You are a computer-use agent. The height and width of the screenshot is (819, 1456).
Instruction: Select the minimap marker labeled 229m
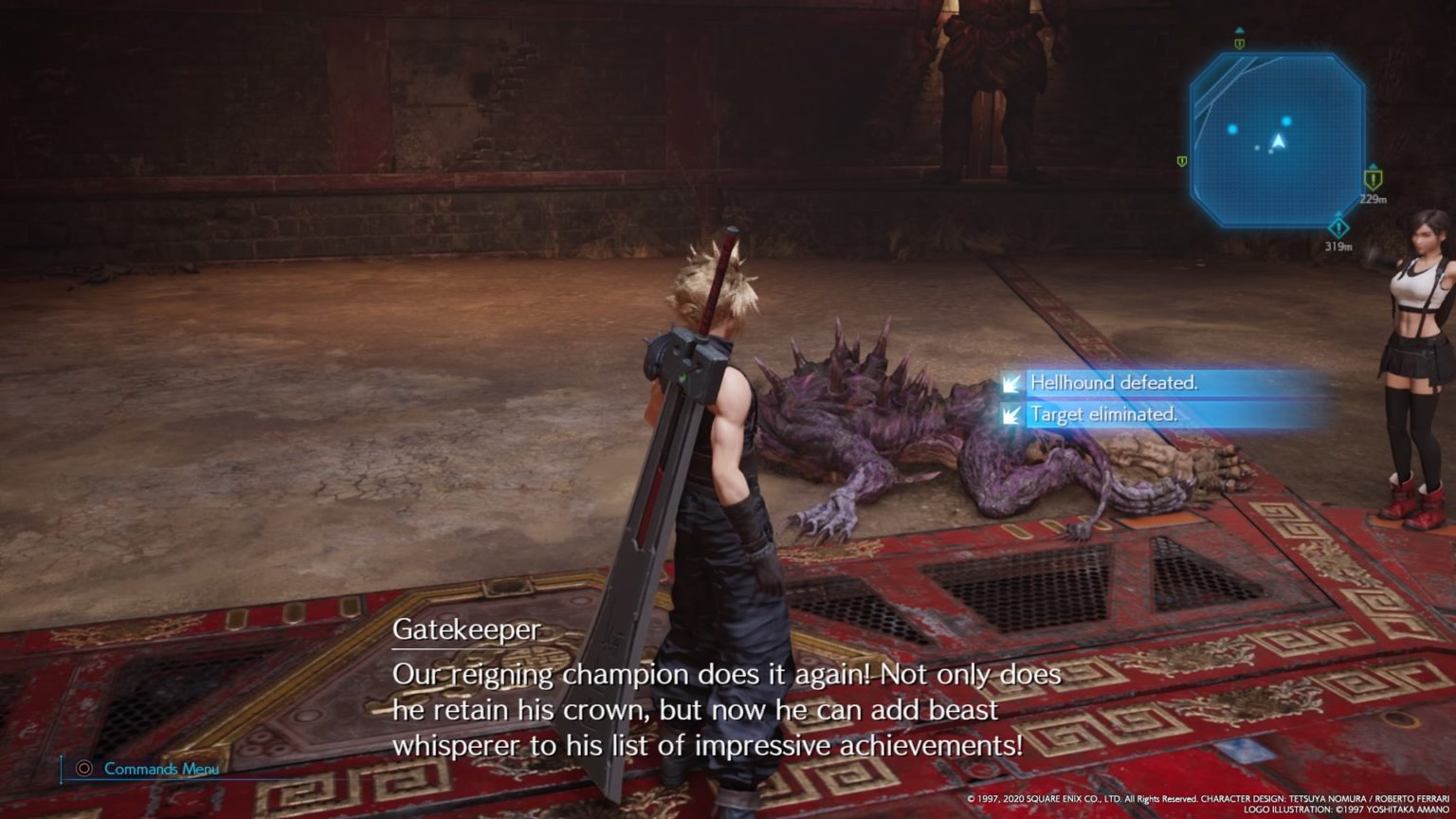coord(1373,179)
